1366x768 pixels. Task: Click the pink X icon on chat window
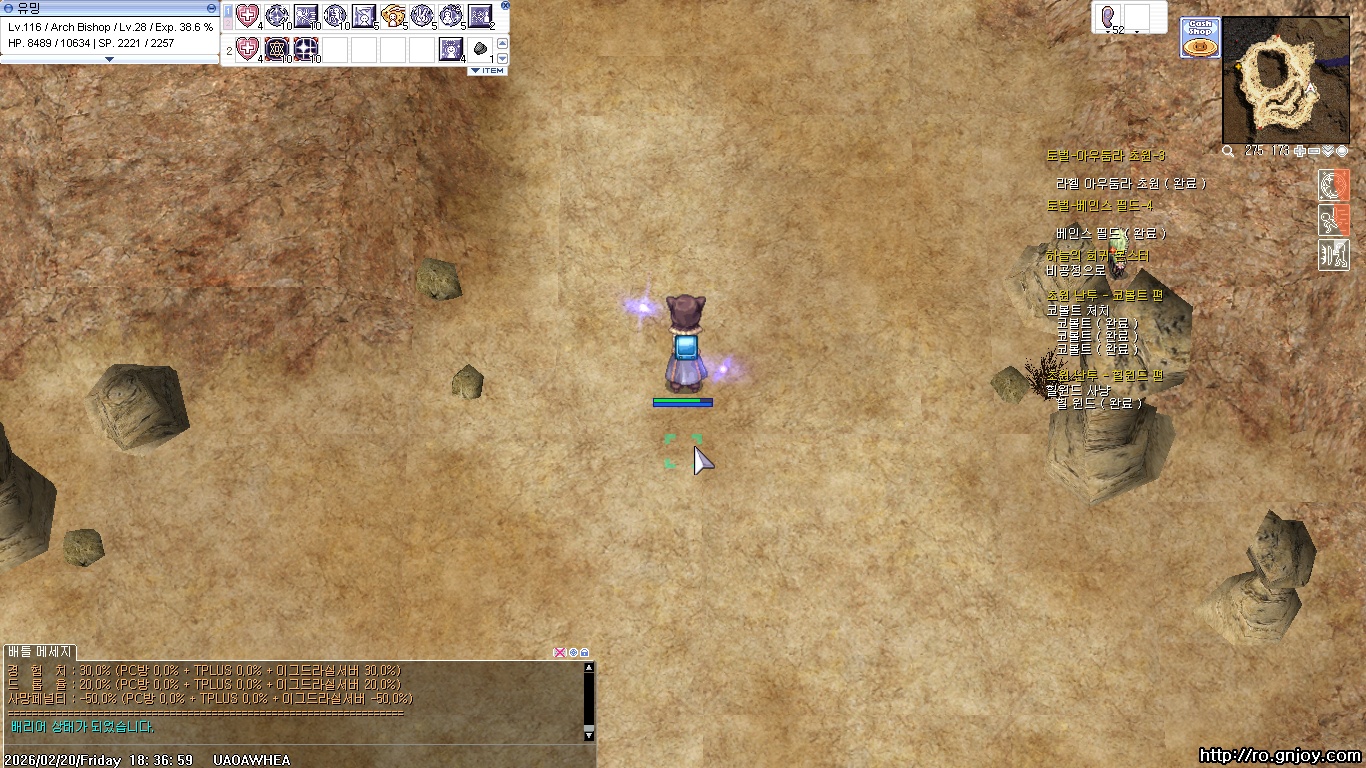point(559,652)
